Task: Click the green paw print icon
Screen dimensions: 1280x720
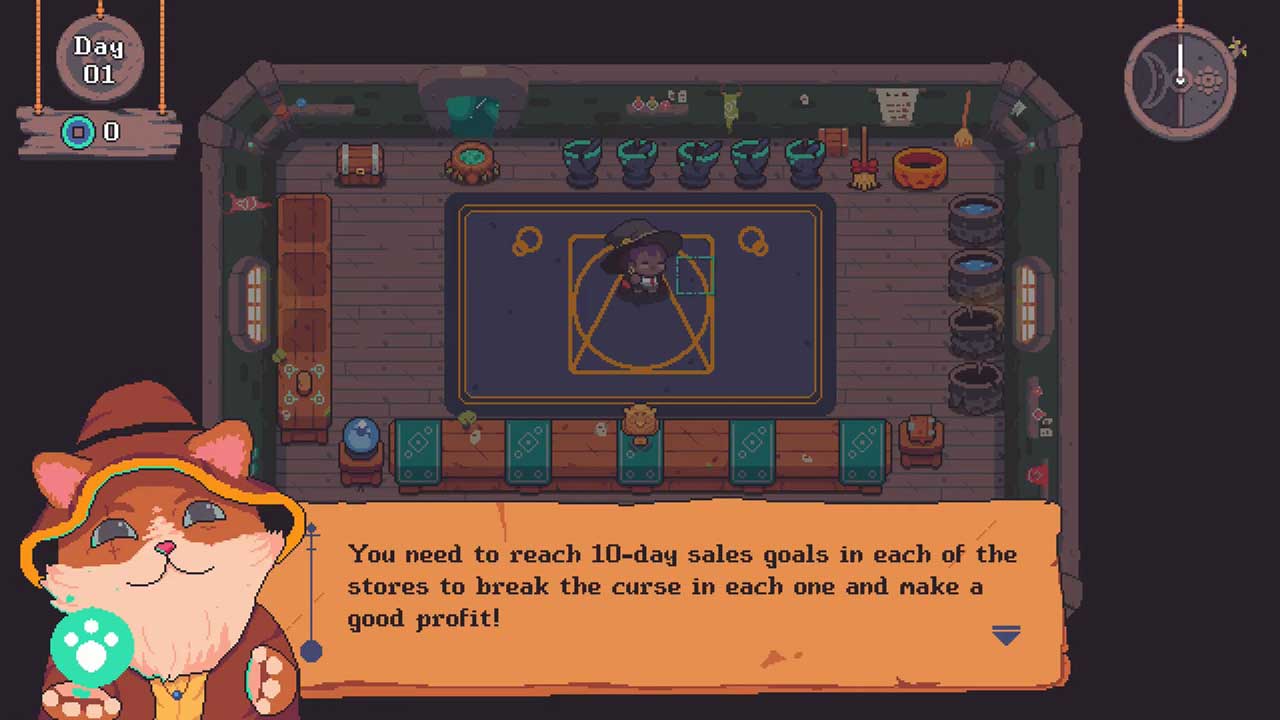Action: (x=91, y=646)
